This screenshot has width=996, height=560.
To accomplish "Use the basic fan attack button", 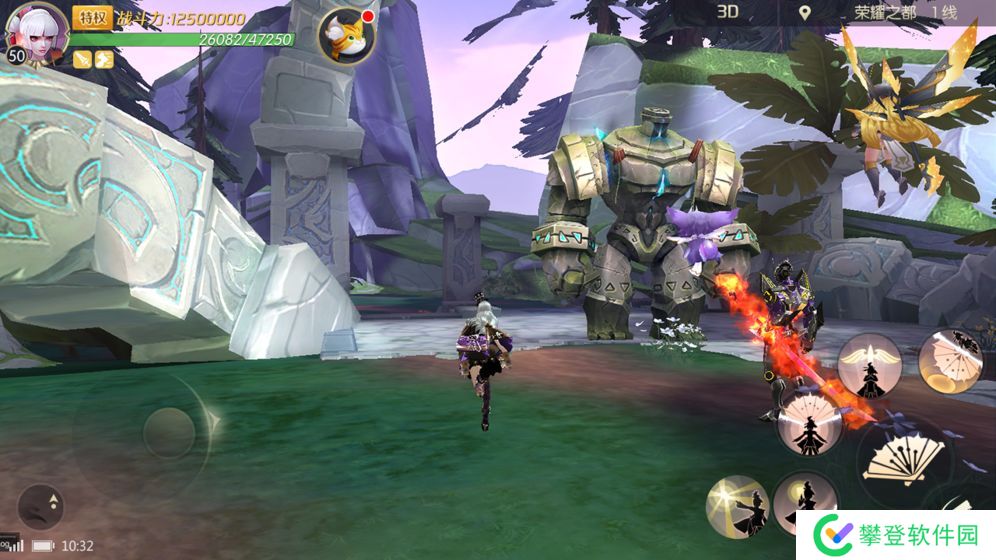I will click(x=906, y=461).
